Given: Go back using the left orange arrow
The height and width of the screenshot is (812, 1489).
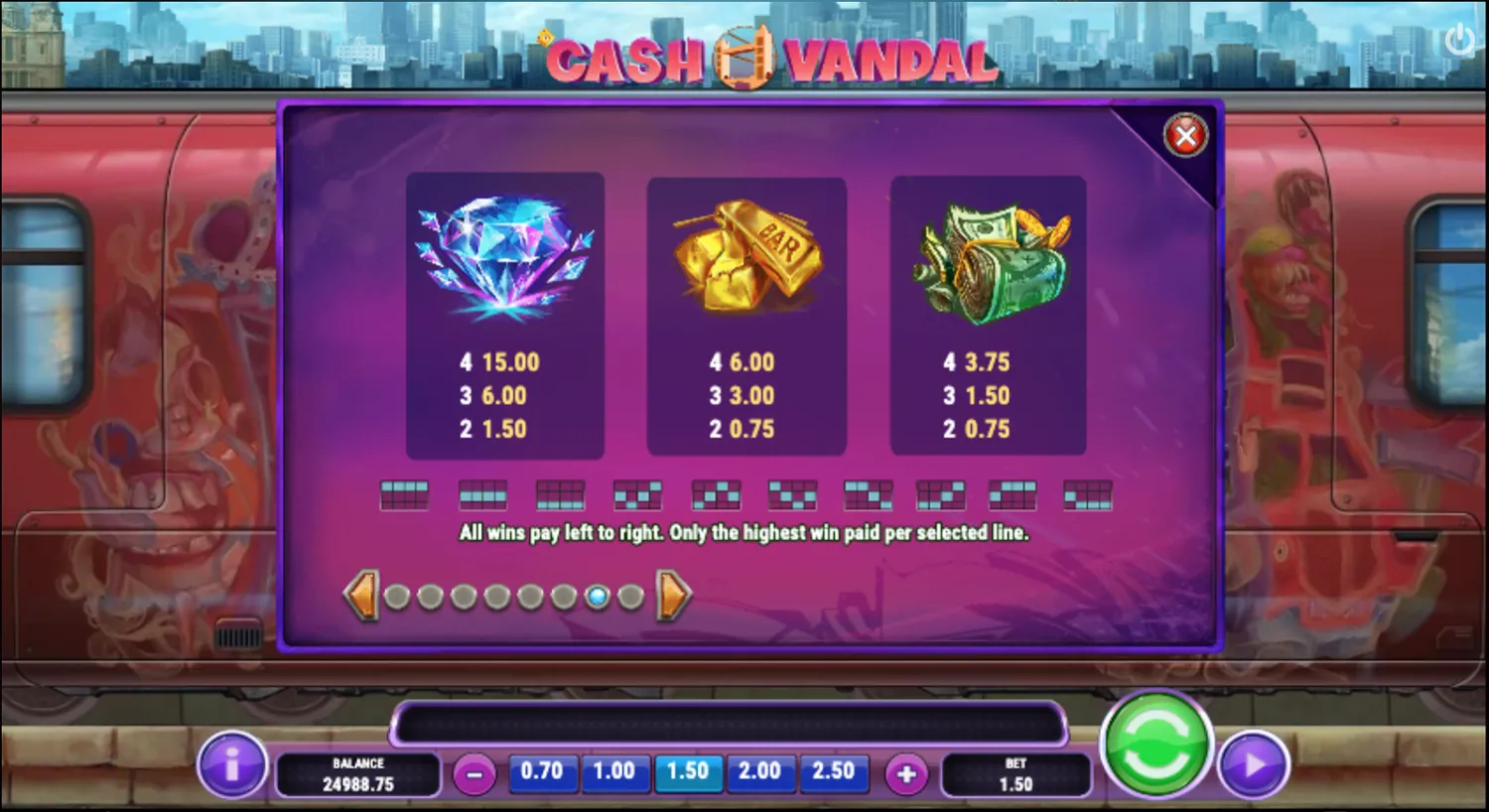Looking at the screenshot, I should pyautogui.click(x=363, y=595).
